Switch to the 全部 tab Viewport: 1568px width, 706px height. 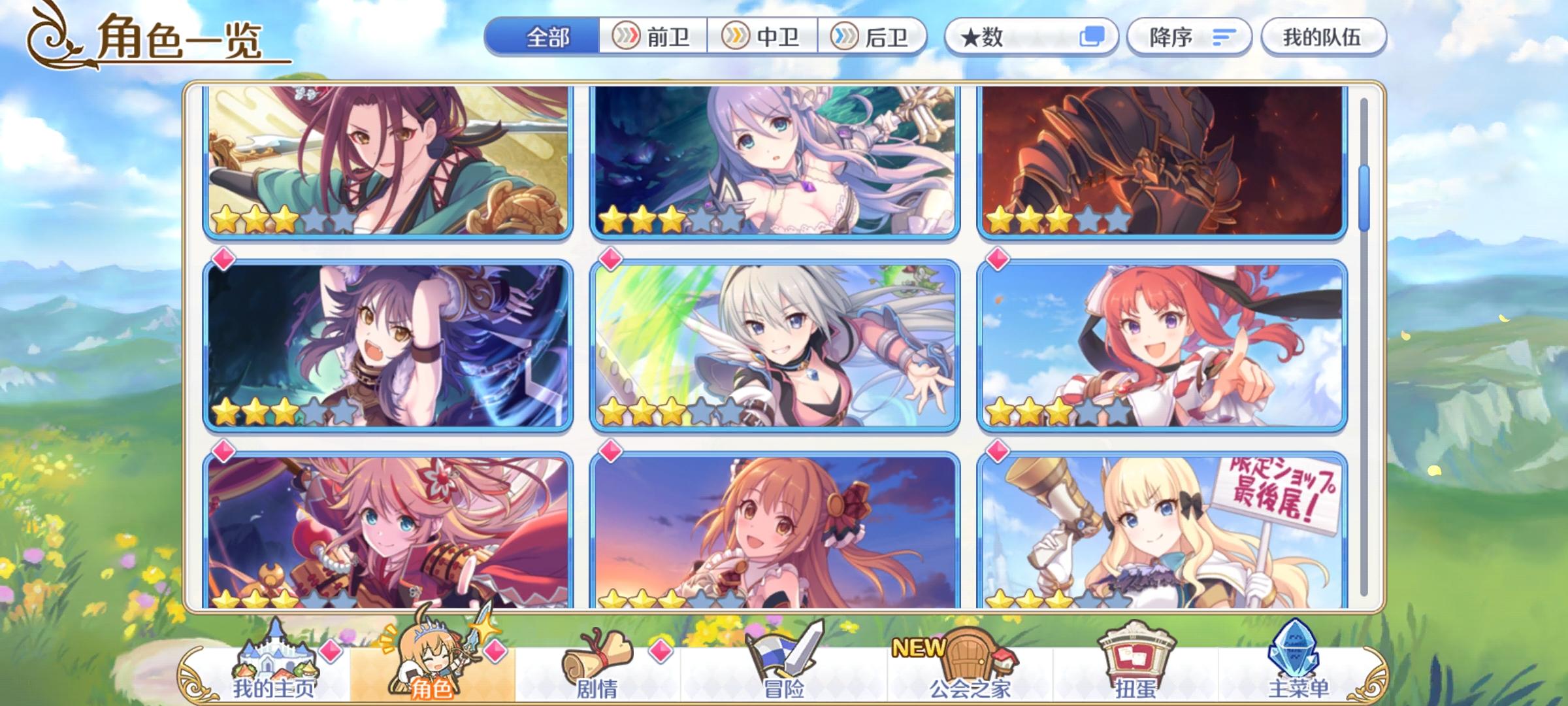547,37
